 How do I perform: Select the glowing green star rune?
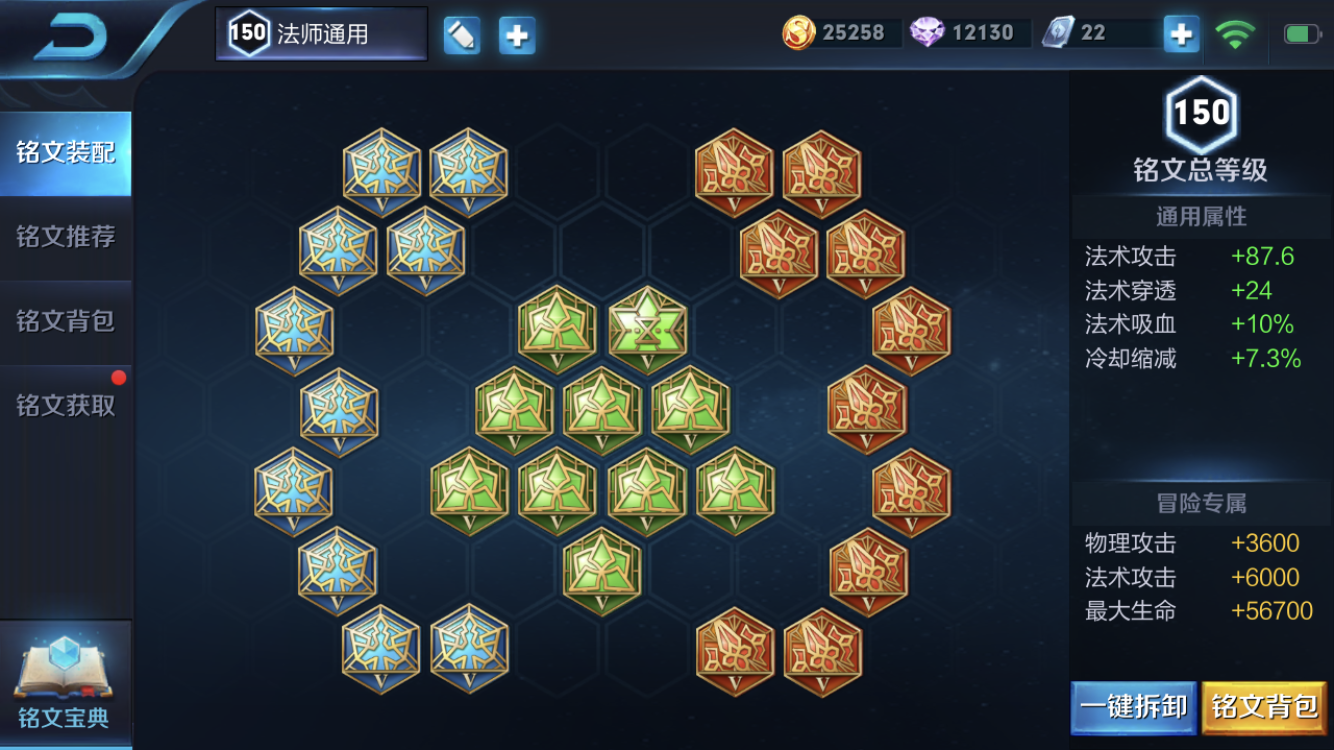pyautogui.click(x=648, y=330)
